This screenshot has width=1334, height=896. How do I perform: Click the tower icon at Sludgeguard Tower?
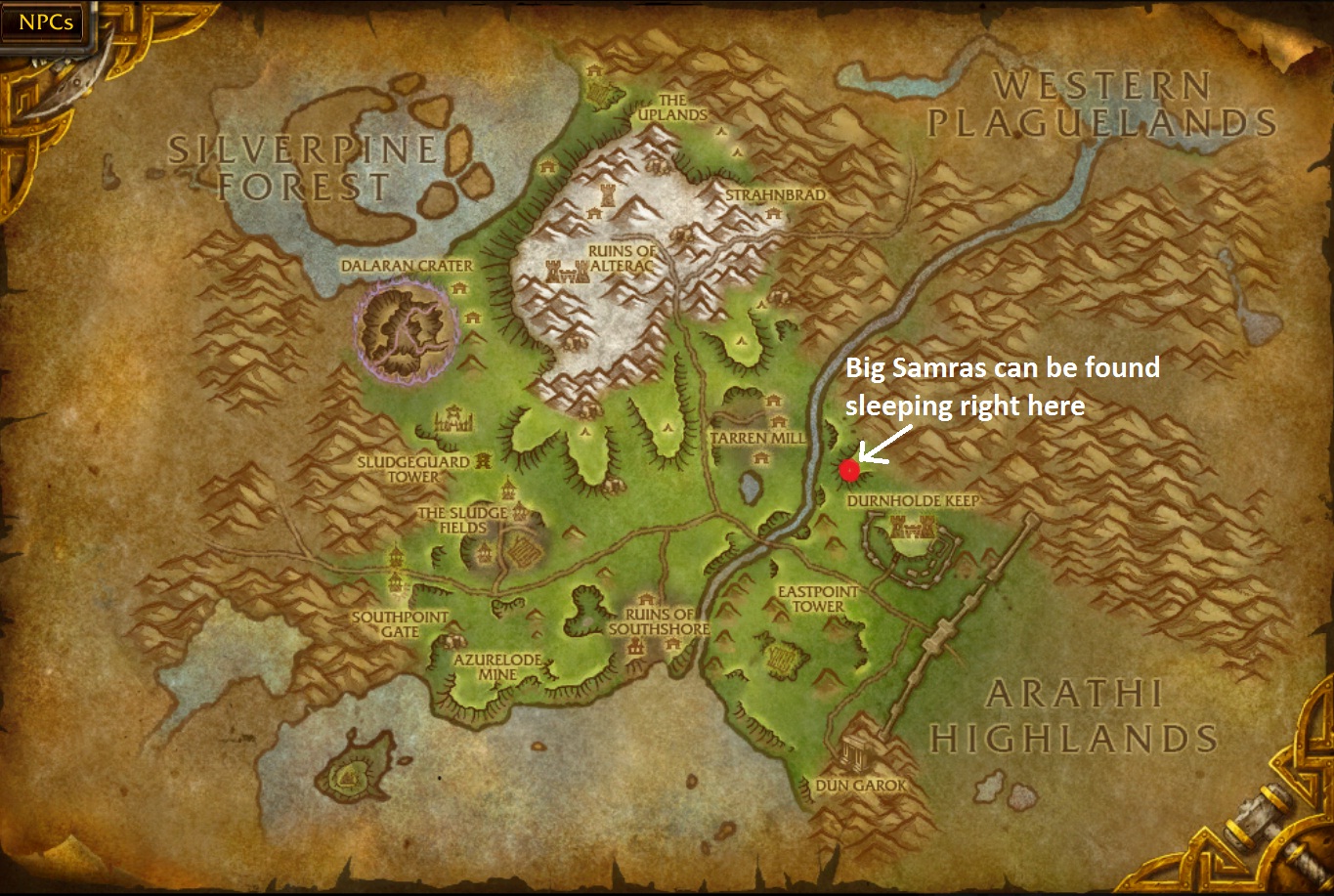pos(485,462)
